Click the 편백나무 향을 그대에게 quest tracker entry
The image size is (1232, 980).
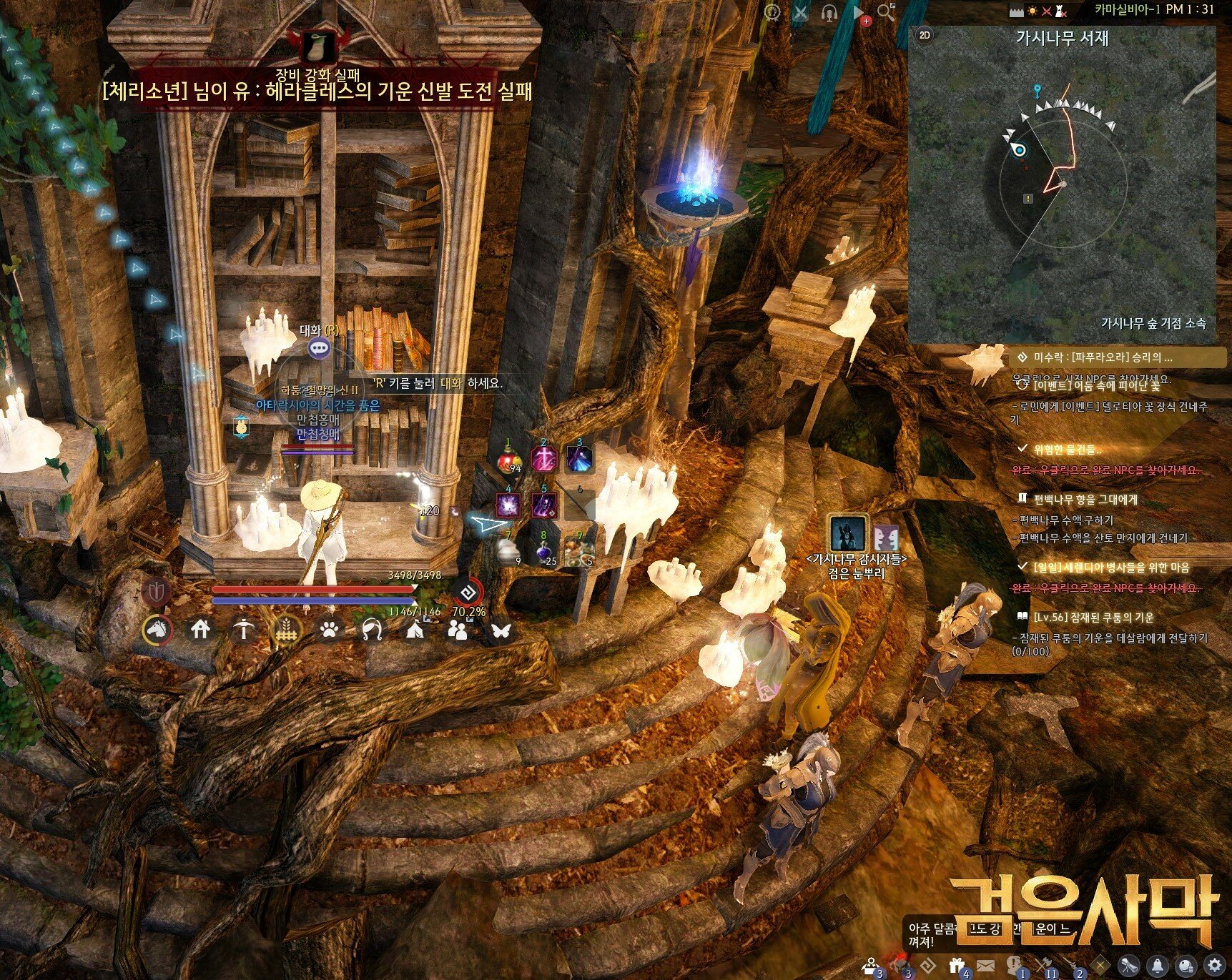(1085, 499)
